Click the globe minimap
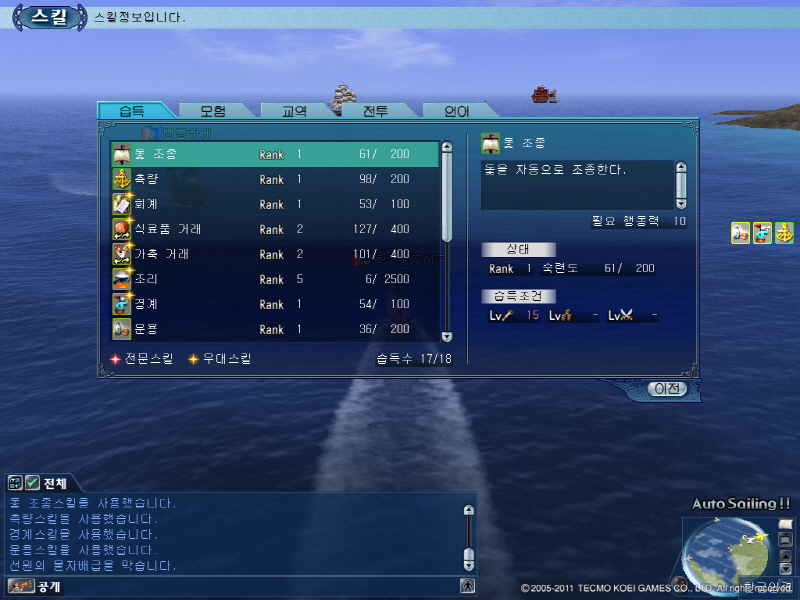 click(728, 553)
